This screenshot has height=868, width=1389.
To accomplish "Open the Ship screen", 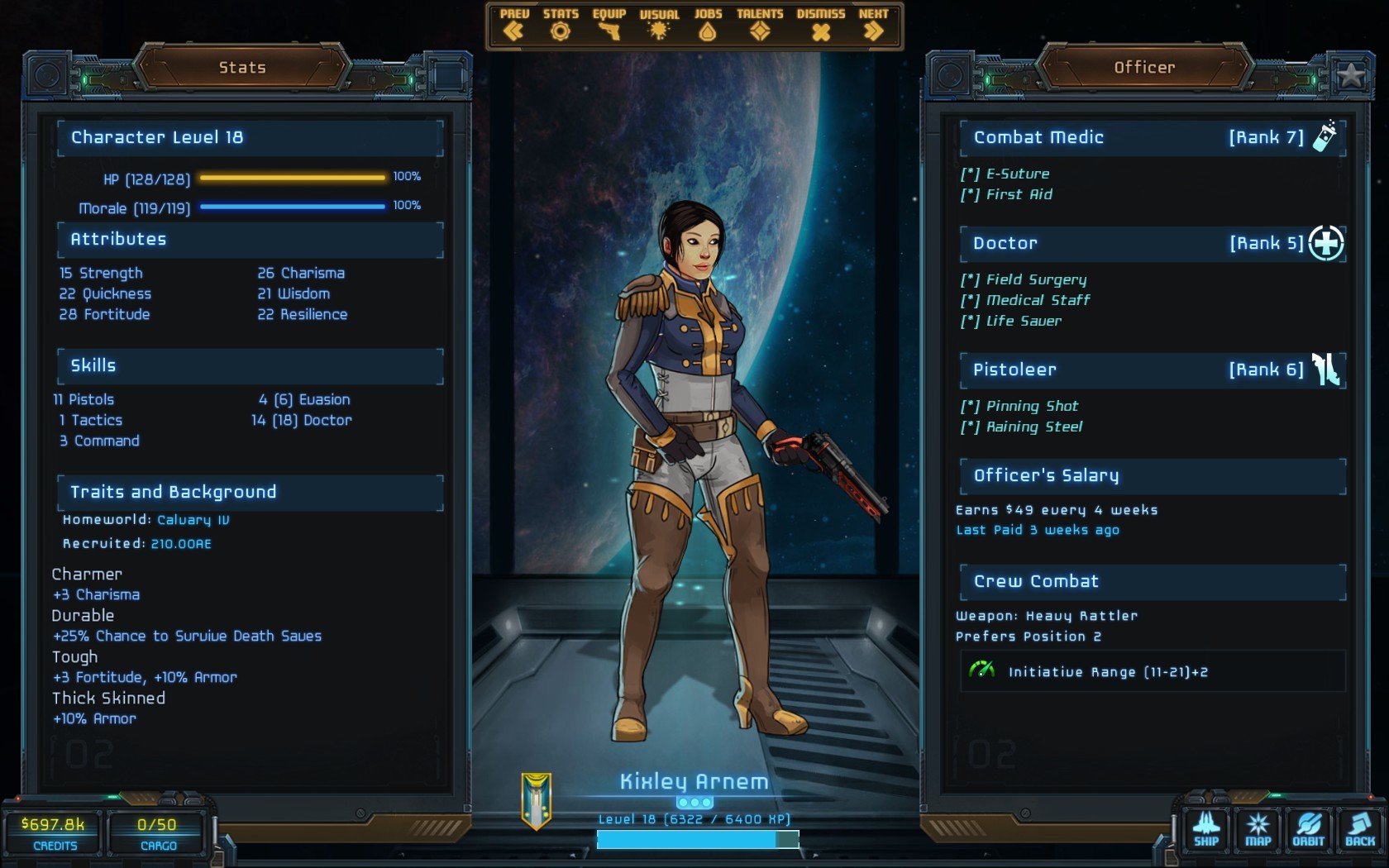I will [x=1205, y=830].
